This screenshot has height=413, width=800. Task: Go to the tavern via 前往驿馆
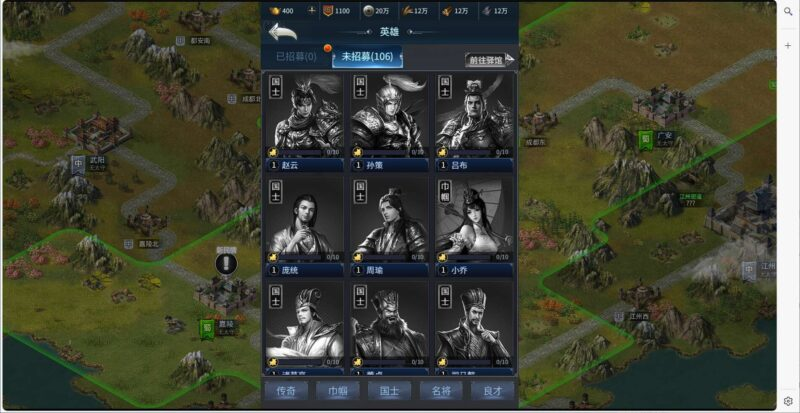coord(489,60)
